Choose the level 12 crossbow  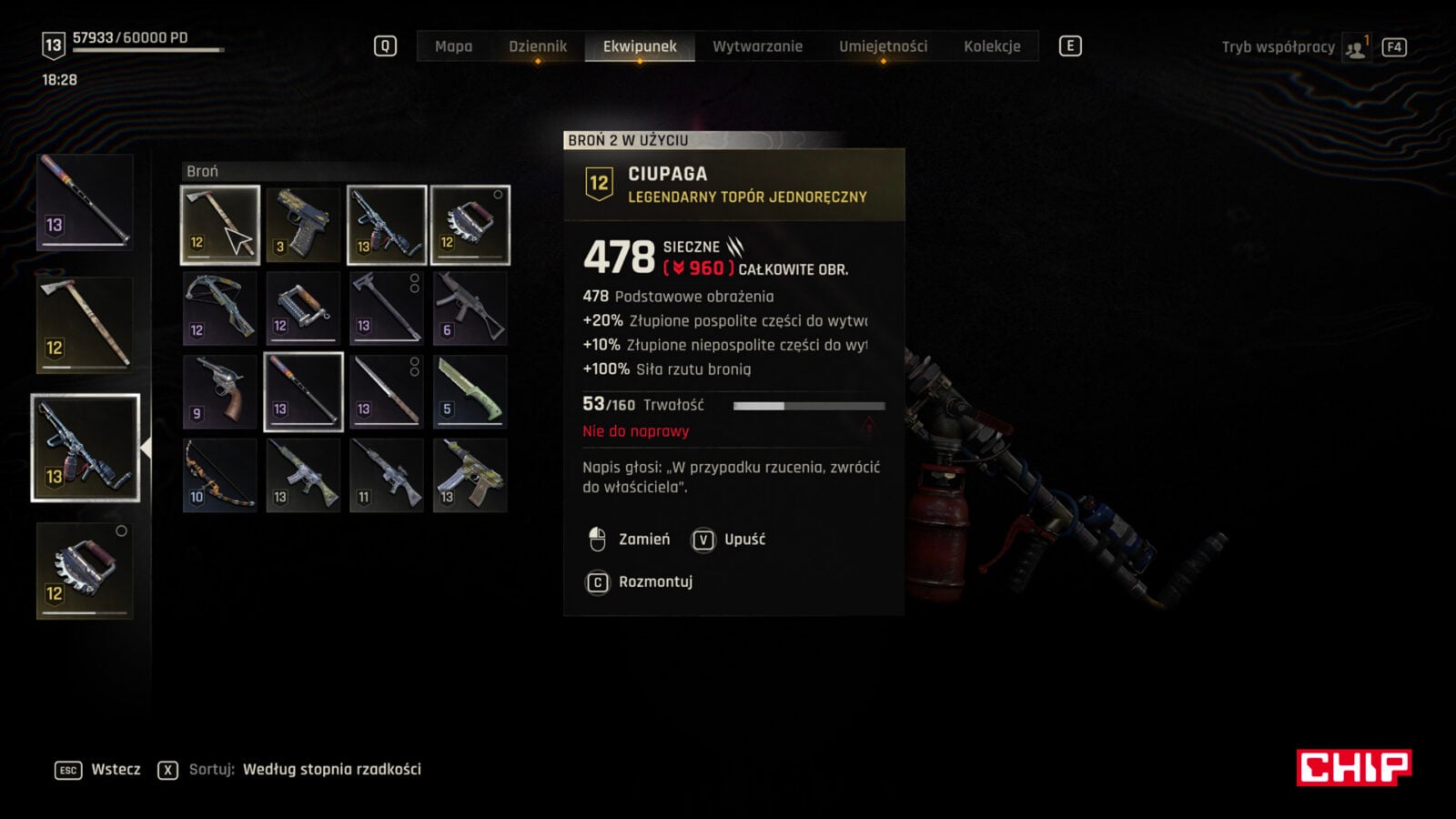point(220,308)
